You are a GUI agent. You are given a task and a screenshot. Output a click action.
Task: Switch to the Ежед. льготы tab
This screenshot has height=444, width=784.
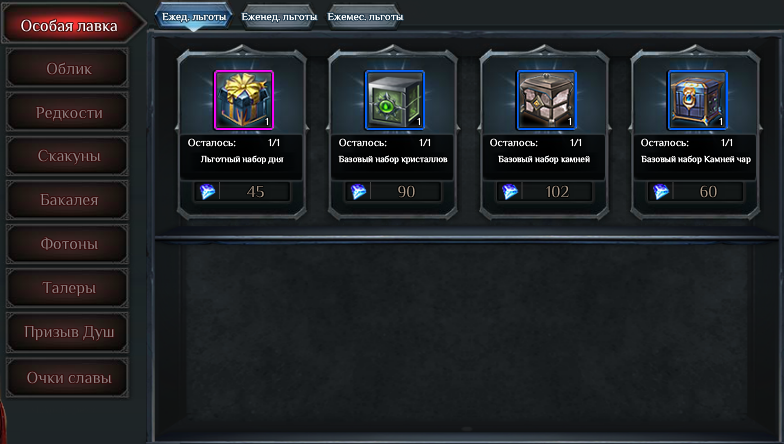tap(194, 17)
